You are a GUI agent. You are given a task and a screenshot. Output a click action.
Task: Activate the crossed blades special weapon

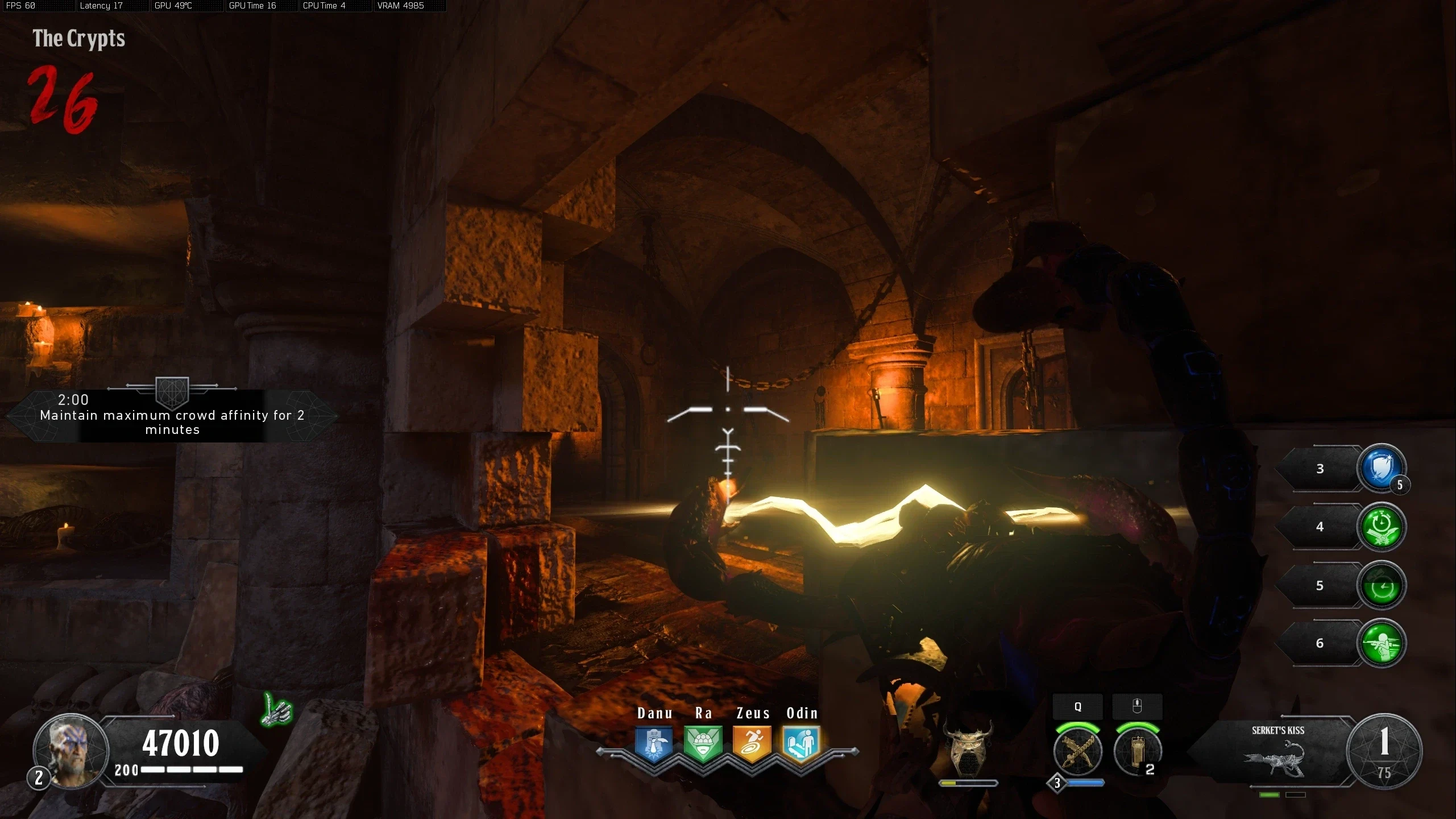(1077, 752)
